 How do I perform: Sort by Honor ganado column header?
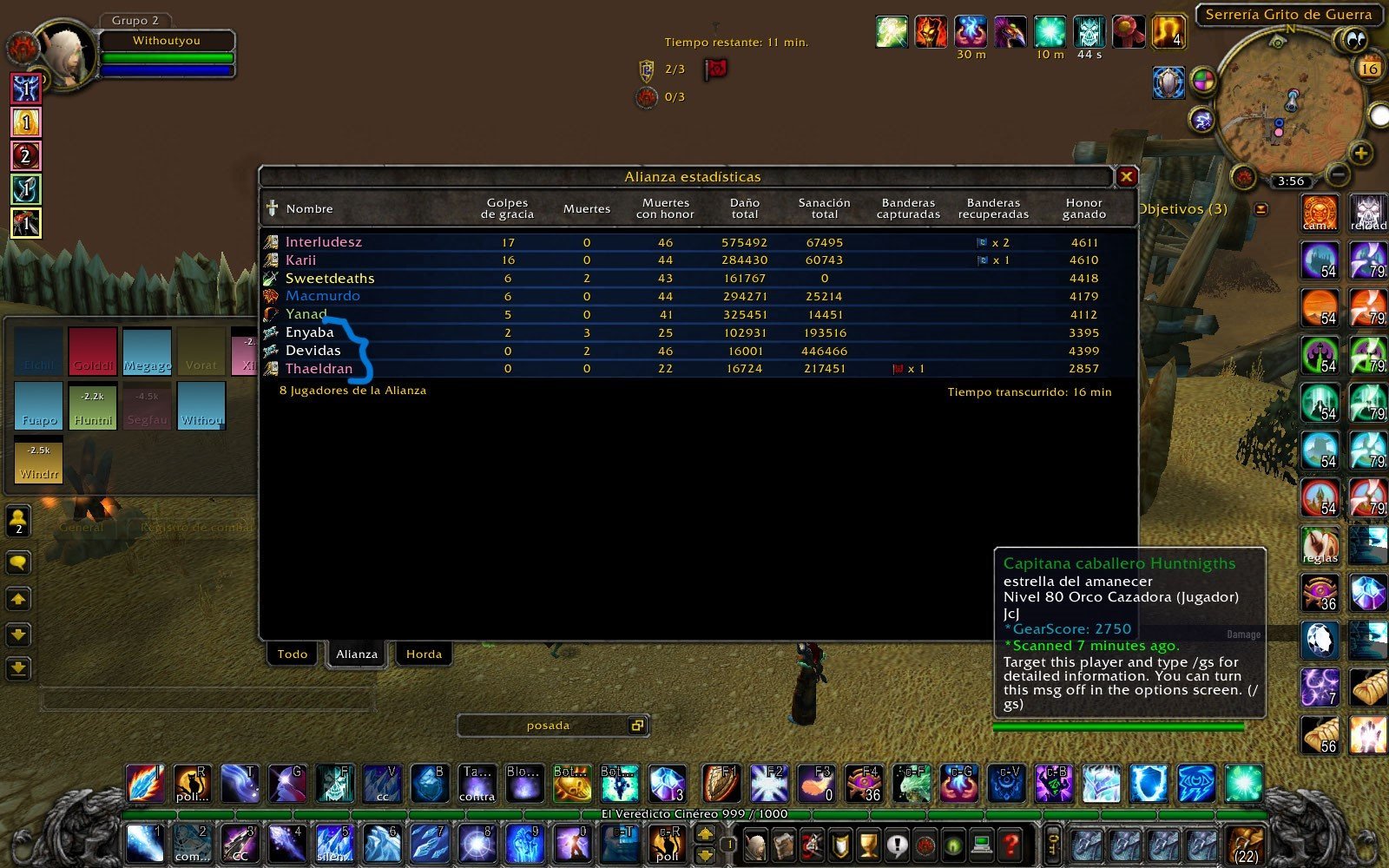pyautogui.click(x=1083, y=208)
